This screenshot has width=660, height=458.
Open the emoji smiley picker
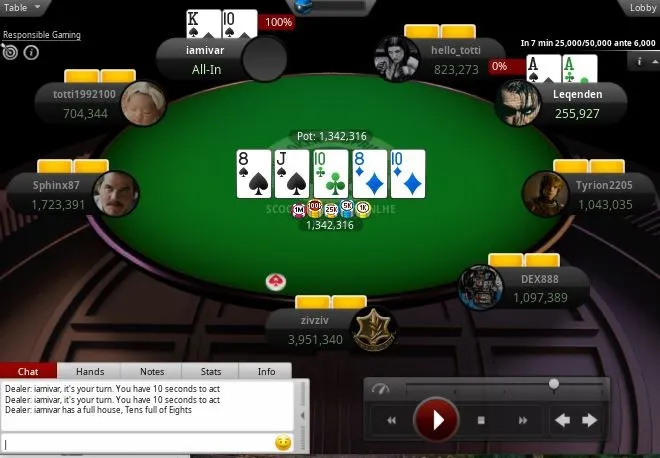point(283,443)
